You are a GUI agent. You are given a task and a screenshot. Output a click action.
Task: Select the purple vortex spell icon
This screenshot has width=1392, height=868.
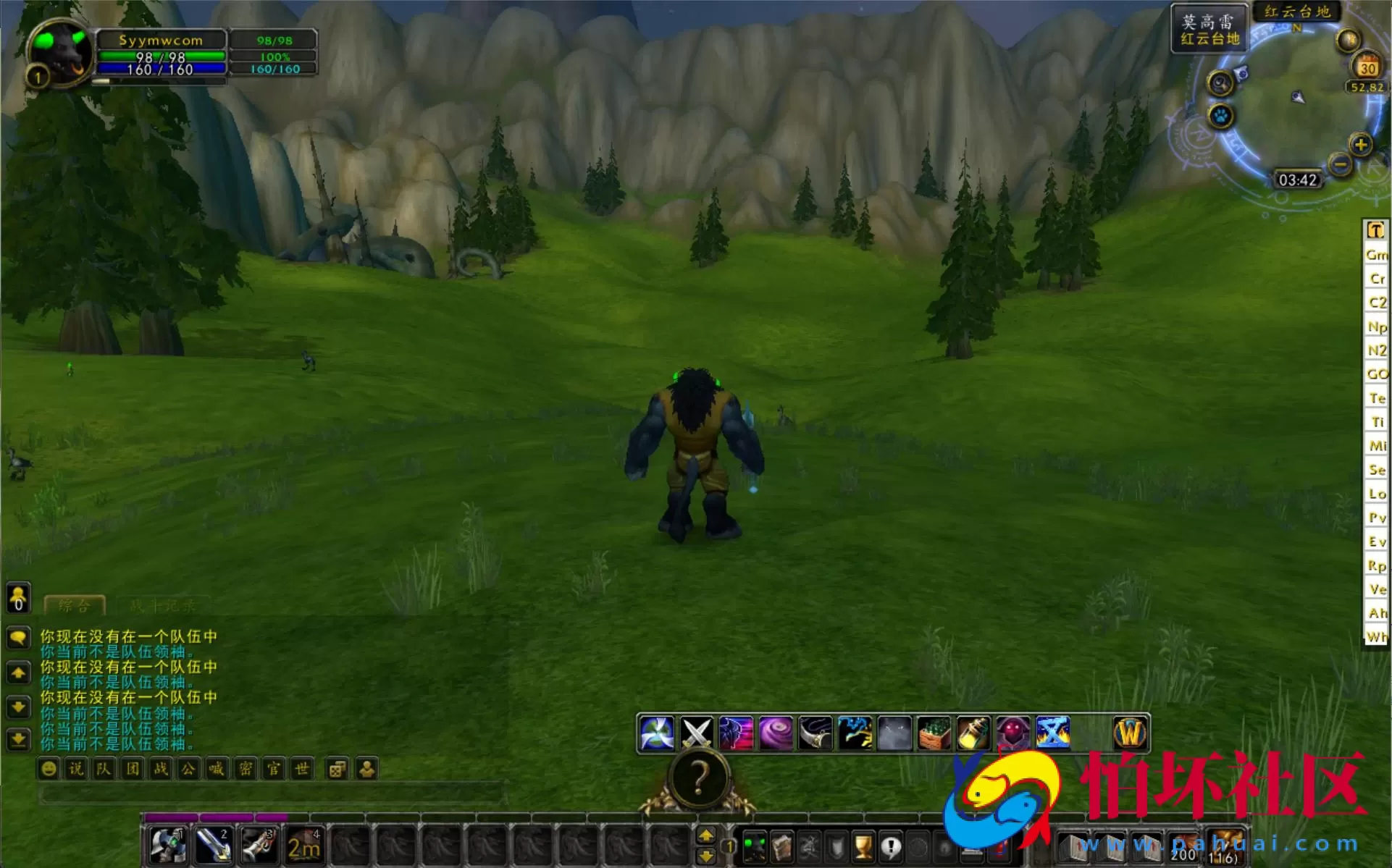coord(777,733)
